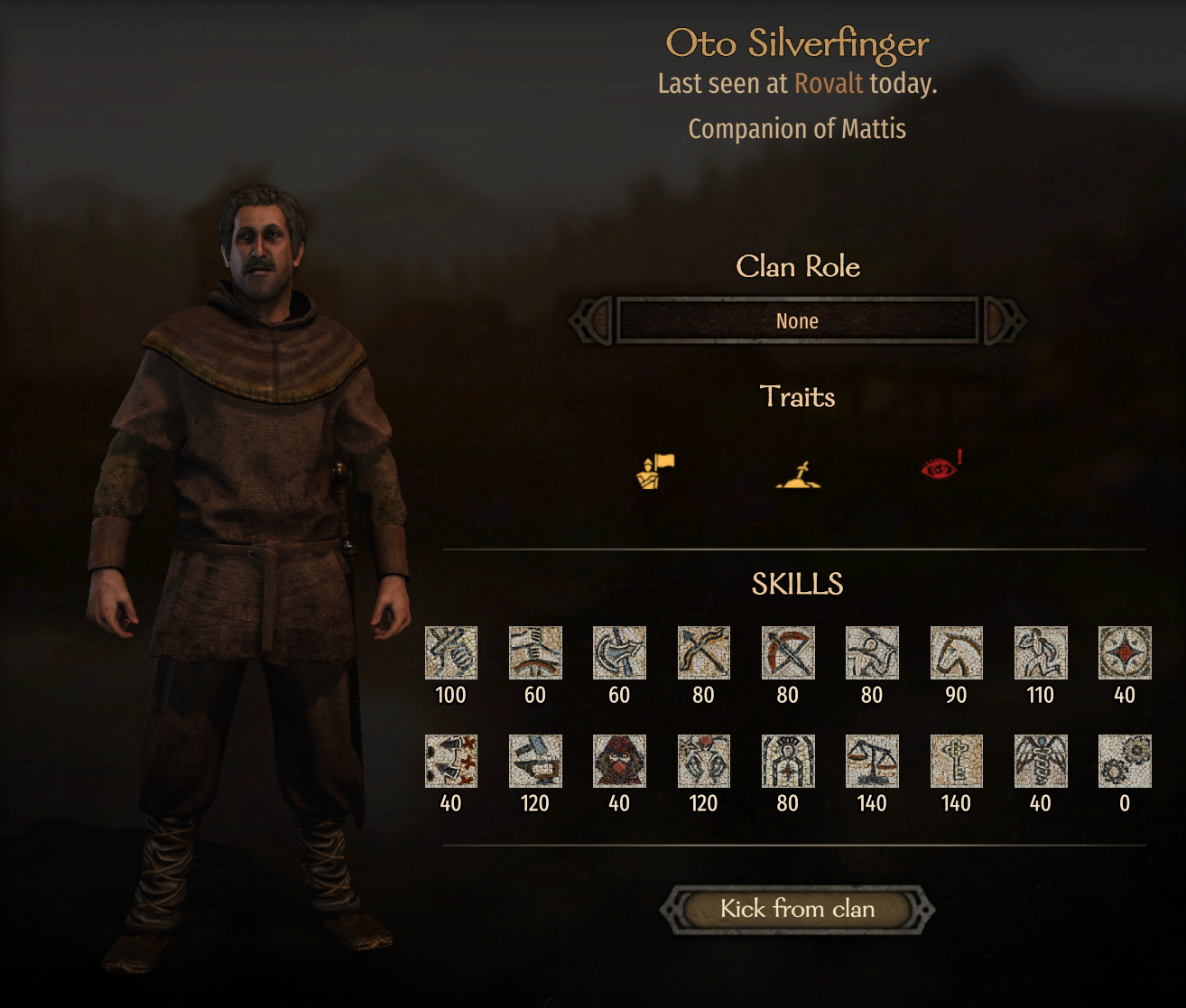
Task: Cycle clan role with the right arrow
Action: [x=1005, y=321]
